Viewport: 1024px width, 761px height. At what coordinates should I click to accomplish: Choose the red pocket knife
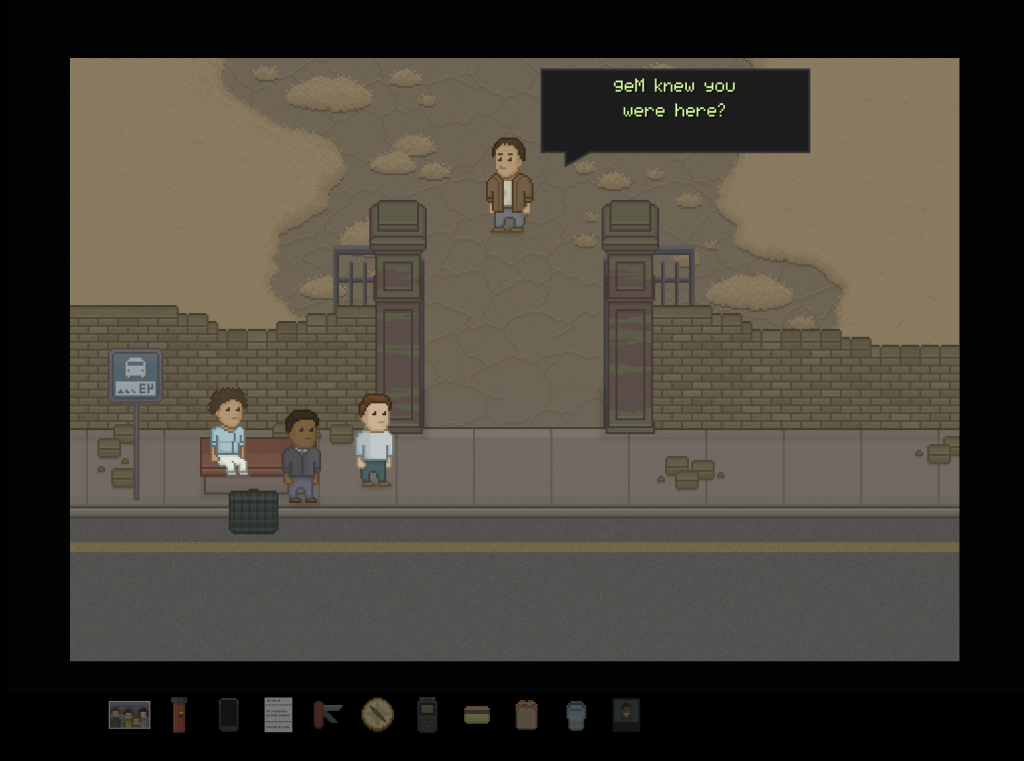pos(327,714)
